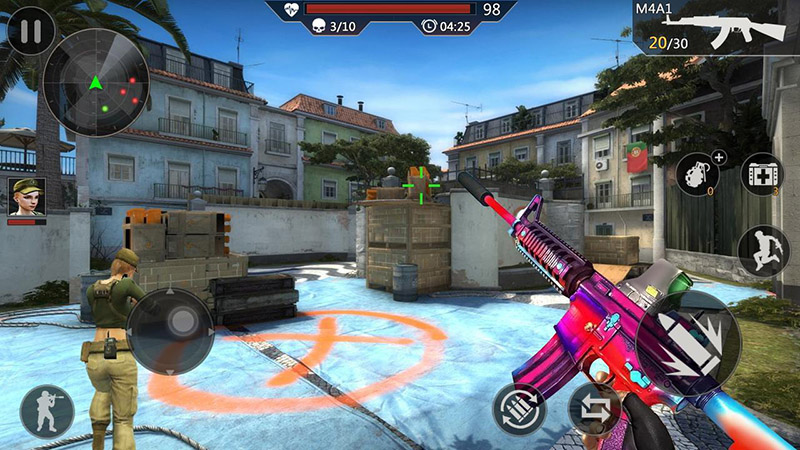Select the teammate portrait
This screenshot has width=800, height=450.
tap(26, 197)
